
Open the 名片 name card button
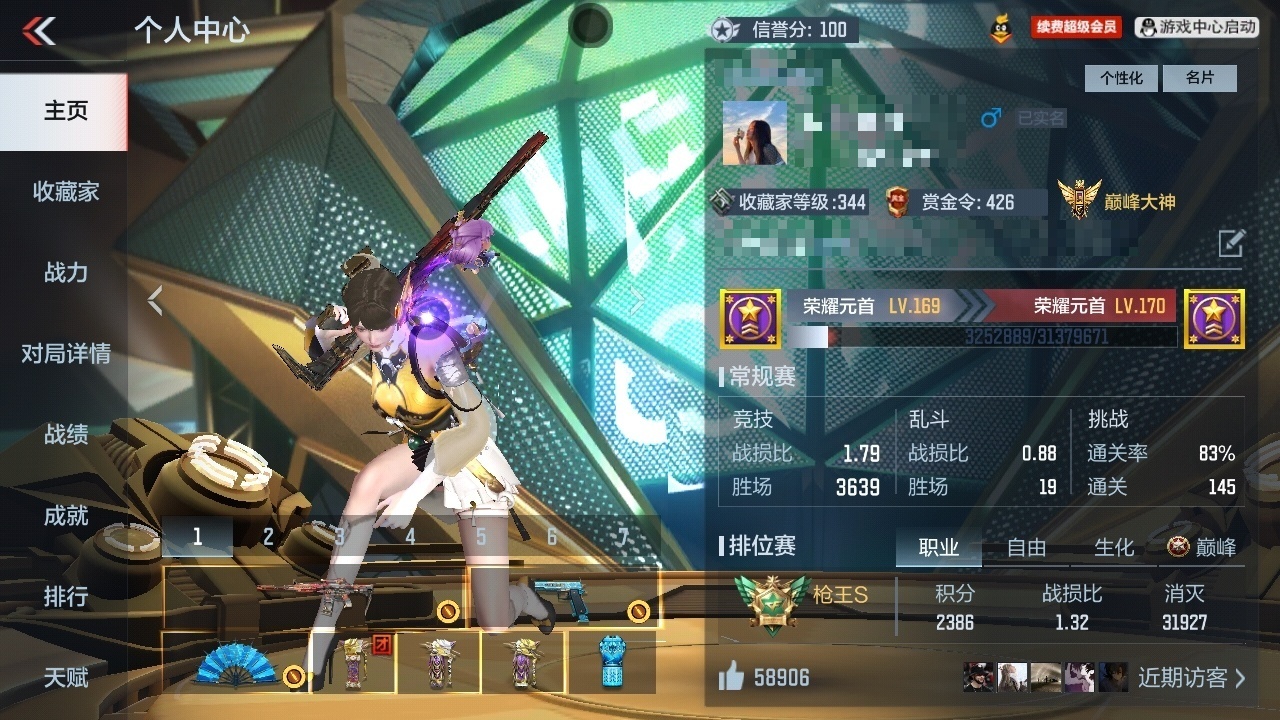click(1200, 78)
